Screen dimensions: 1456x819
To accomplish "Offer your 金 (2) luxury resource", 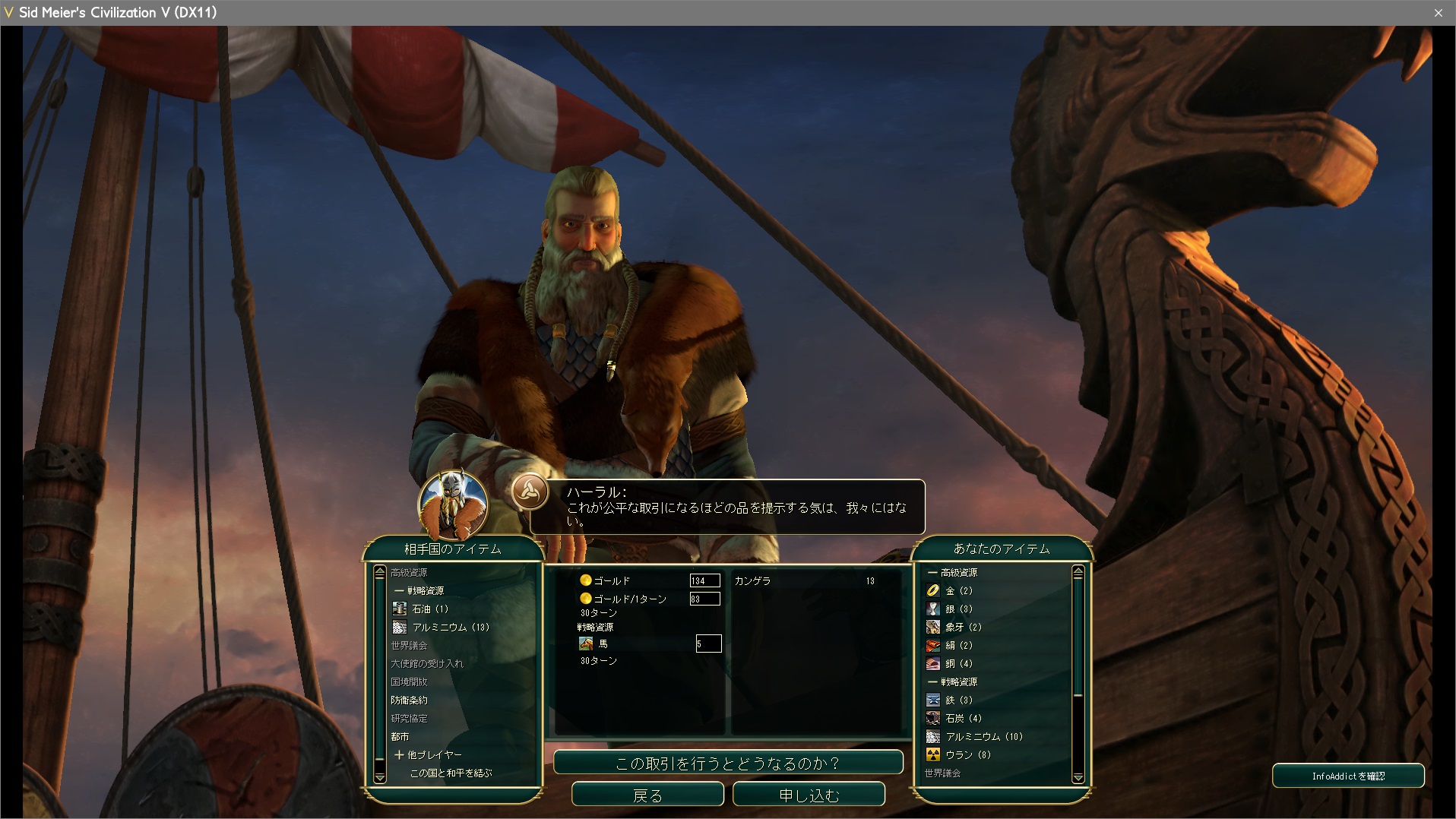I will (x=958, y=590).
